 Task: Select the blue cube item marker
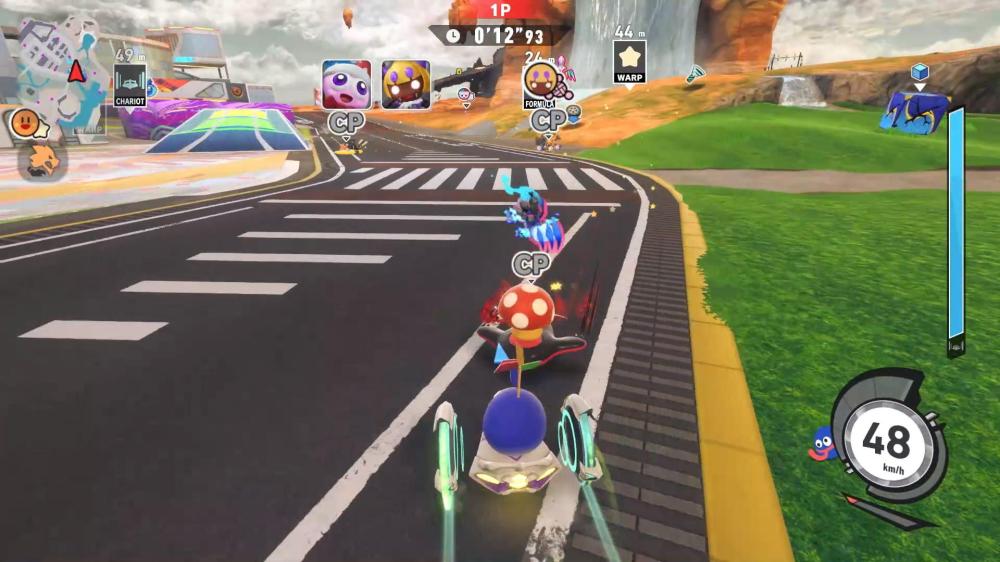(919, 71)
